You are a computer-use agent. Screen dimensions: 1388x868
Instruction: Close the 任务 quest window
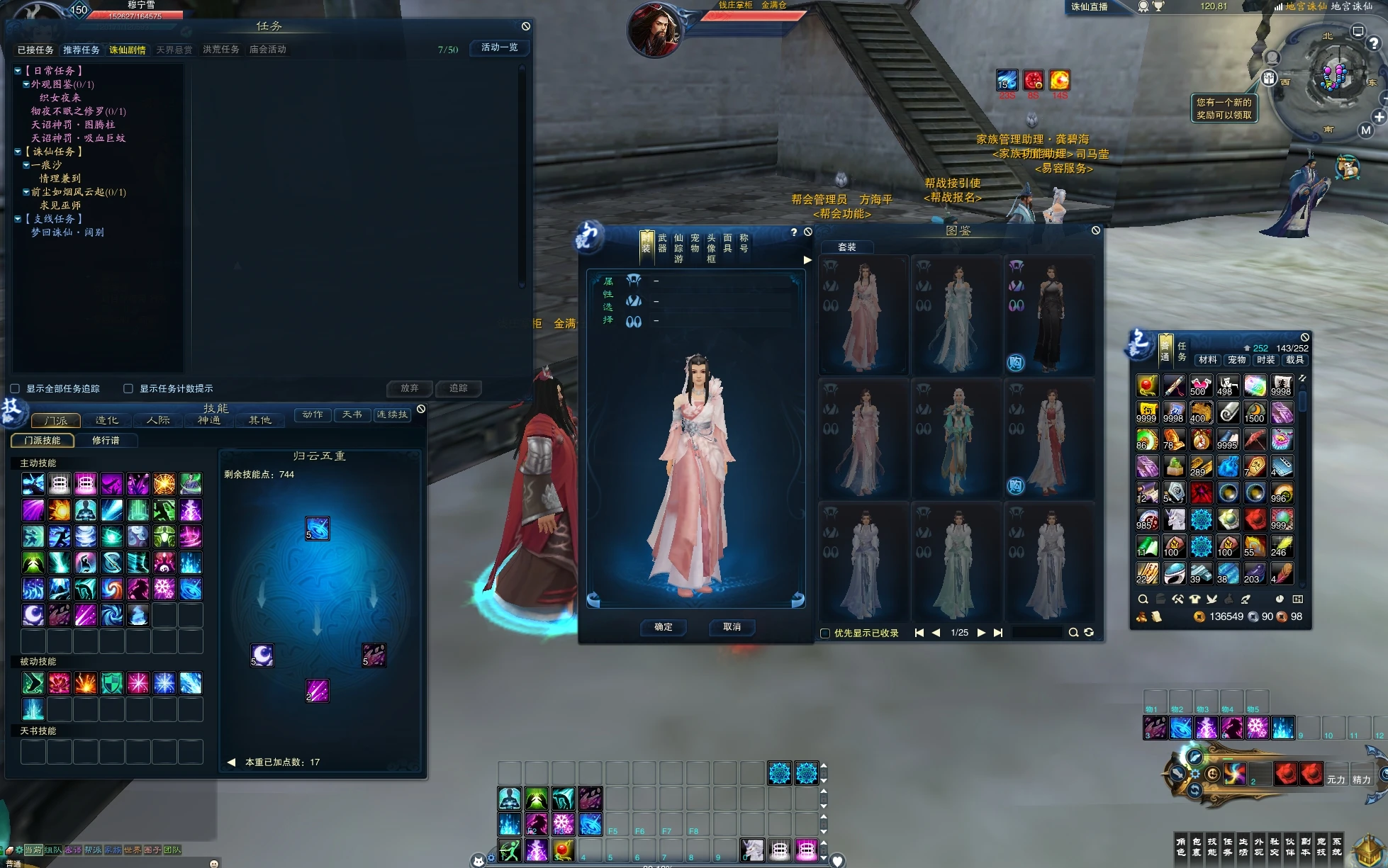coord(526,26)
